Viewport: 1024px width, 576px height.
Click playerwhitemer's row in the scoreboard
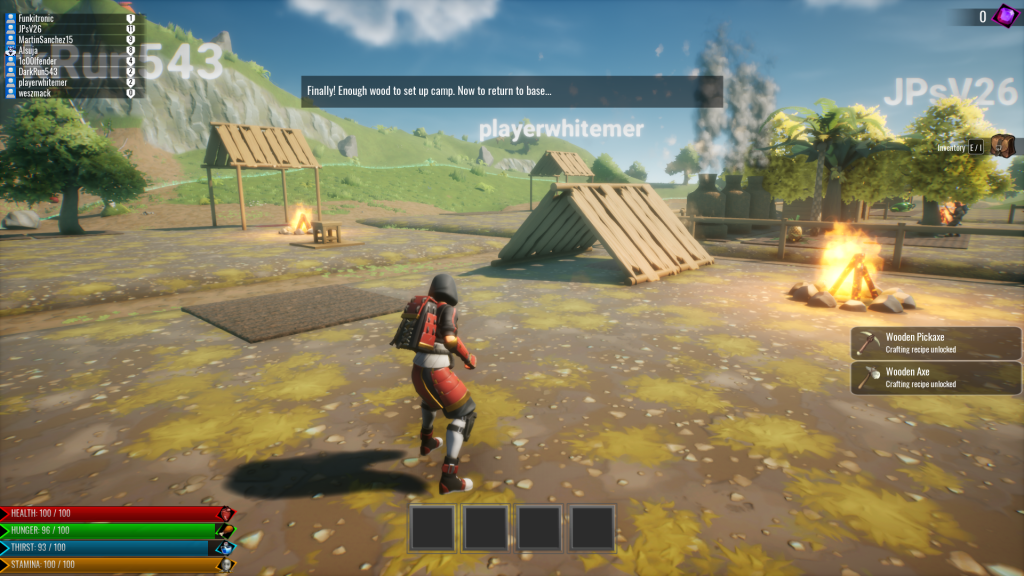click(70, 82)
